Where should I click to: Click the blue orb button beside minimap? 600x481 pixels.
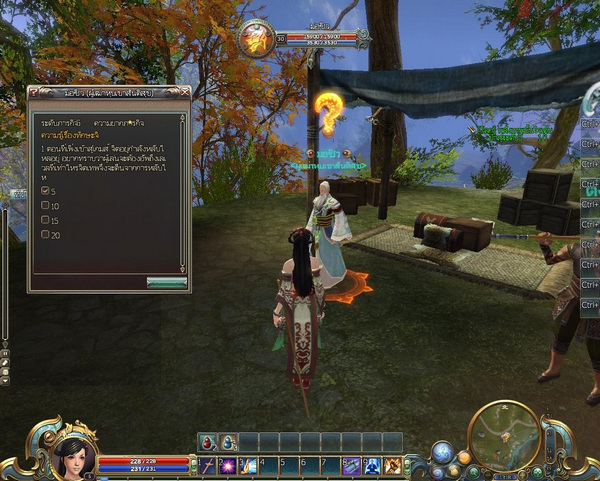tap(443, 451)
